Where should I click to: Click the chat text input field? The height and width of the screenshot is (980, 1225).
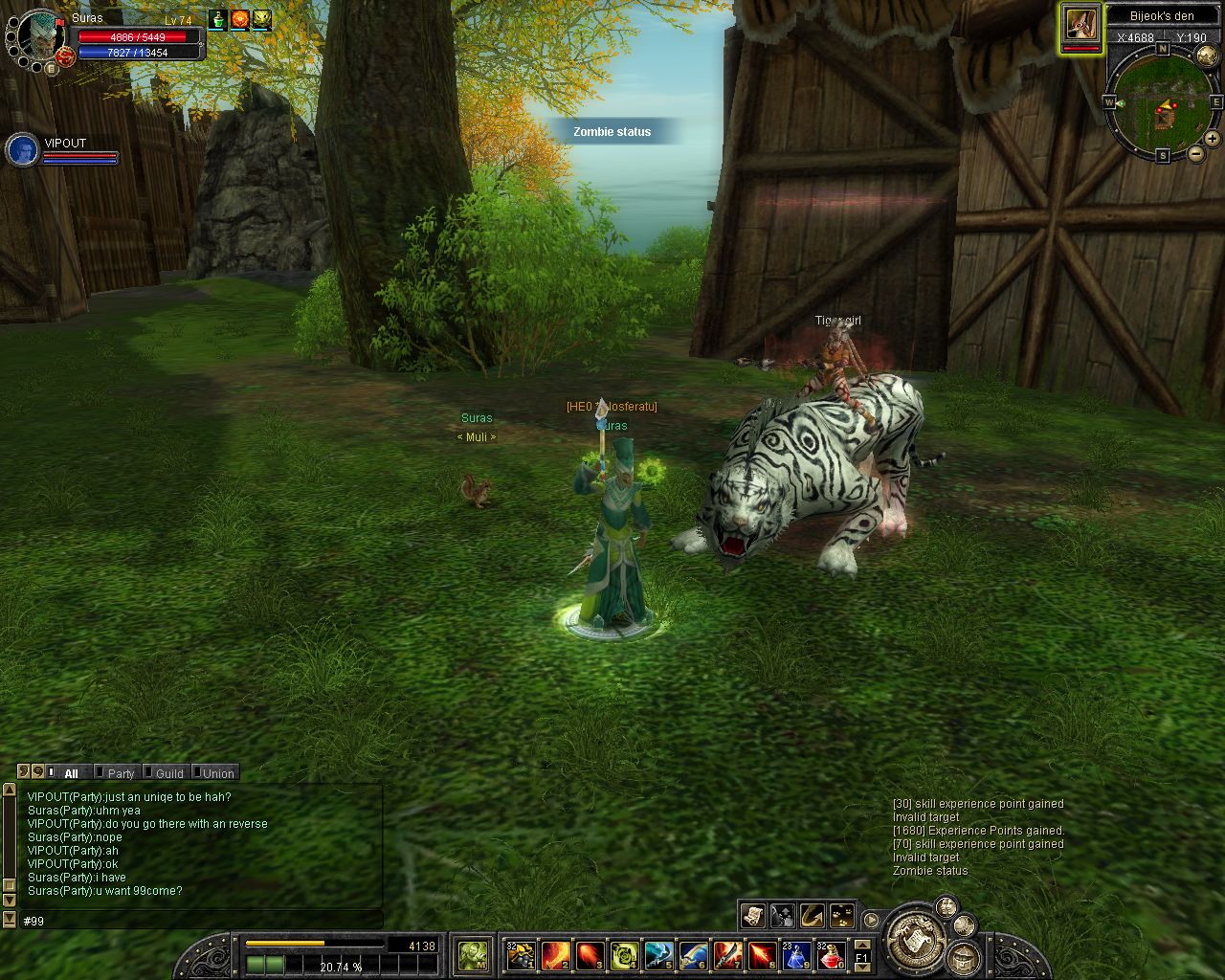tap(191, 921)
